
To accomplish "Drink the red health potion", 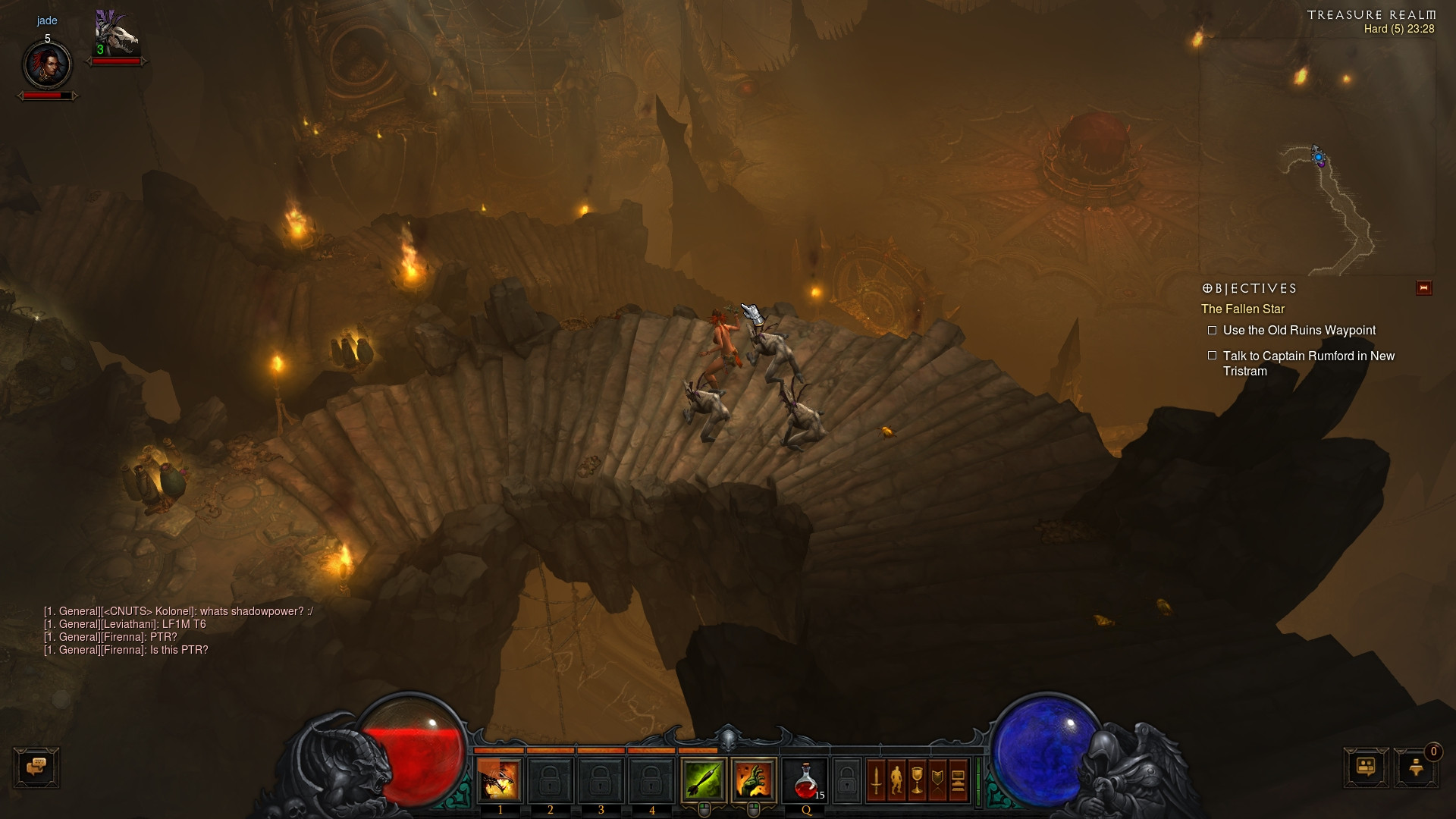I will coord(805,780).
